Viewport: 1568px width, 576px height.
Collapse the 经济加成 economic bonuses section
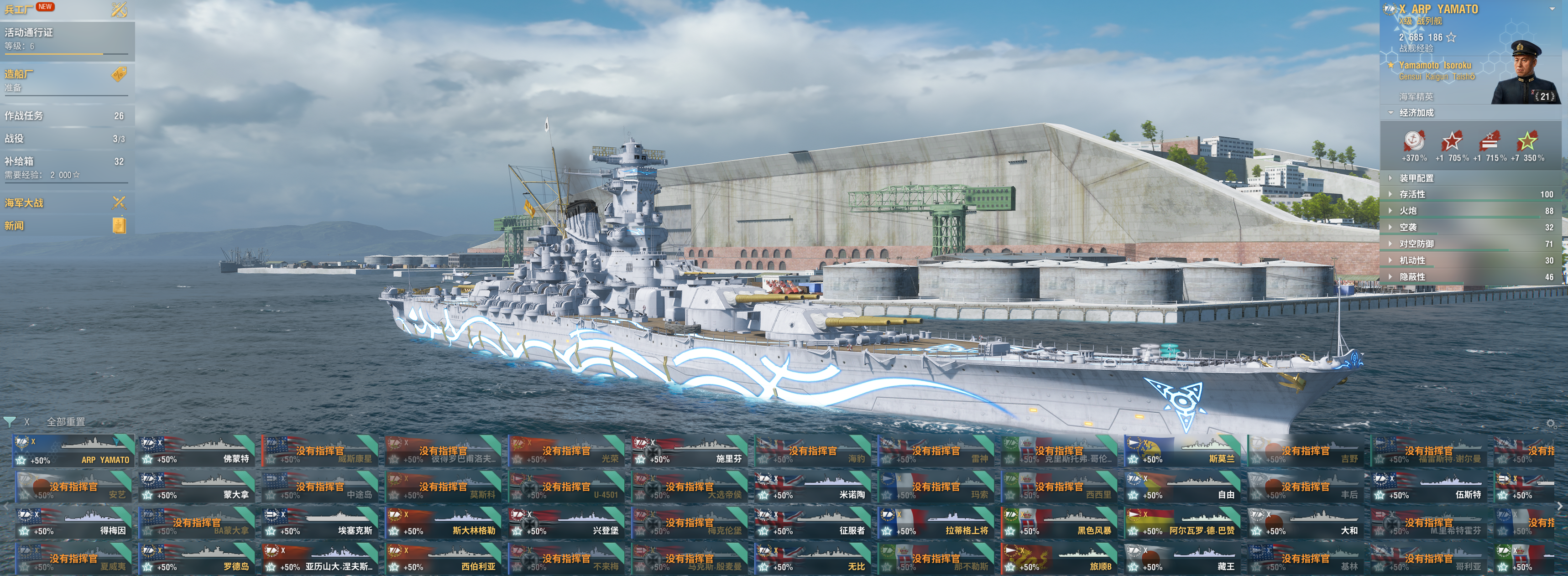click(1416, 113)
